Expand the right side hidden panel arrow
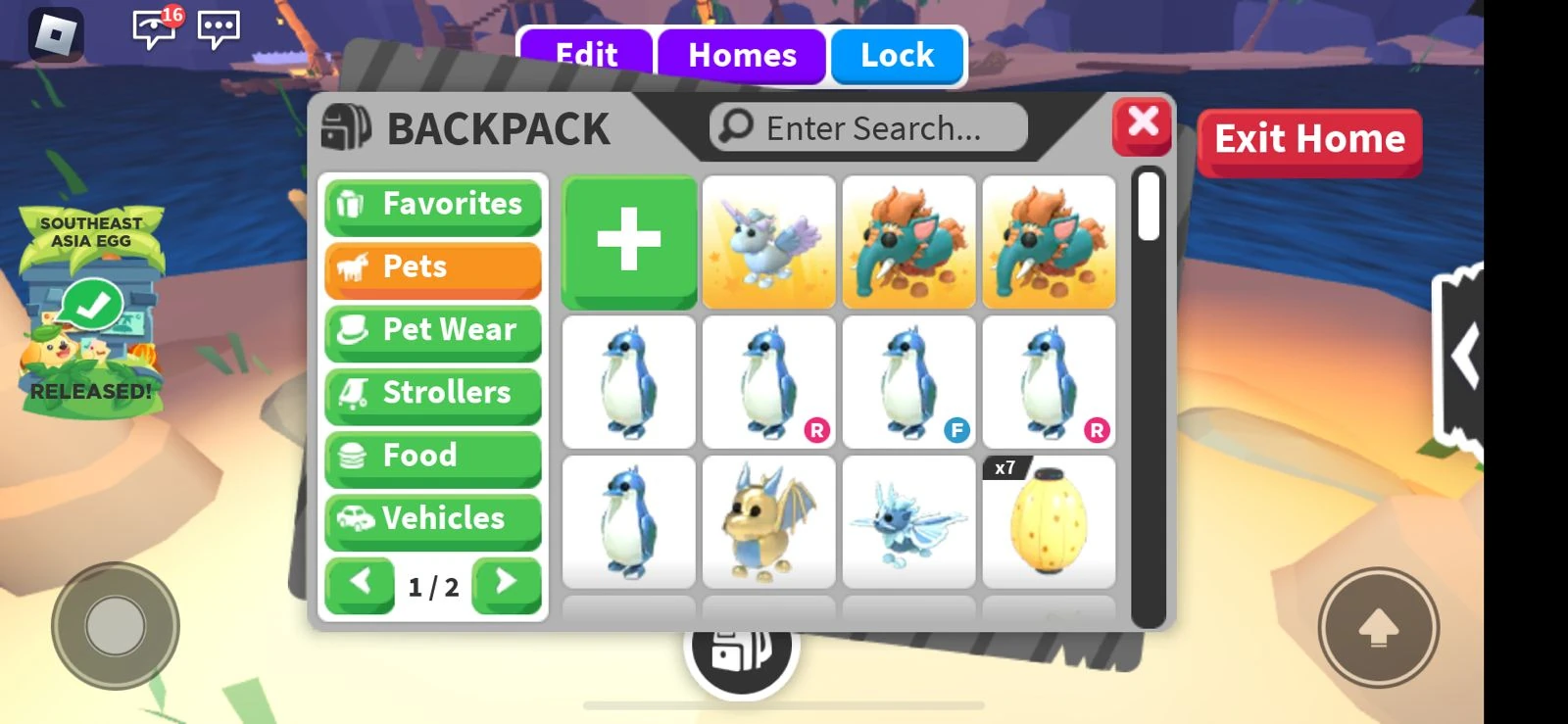The width and height of the screenshot is (1568, 724). point(1467,355)
